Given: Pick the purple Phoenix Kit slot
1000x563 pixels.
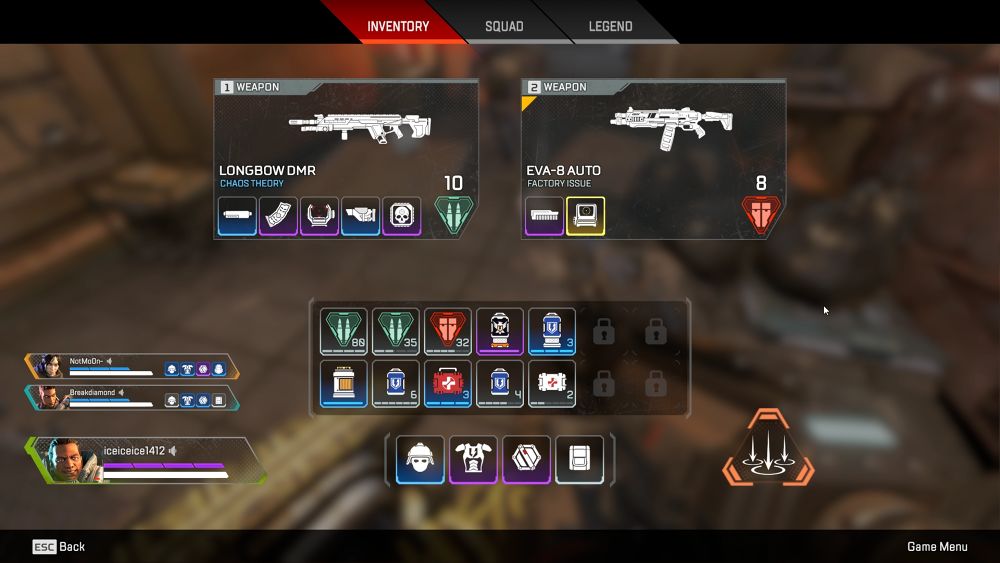Looking at the screenshot, I should pyautogui.click(x=500, y=331).
